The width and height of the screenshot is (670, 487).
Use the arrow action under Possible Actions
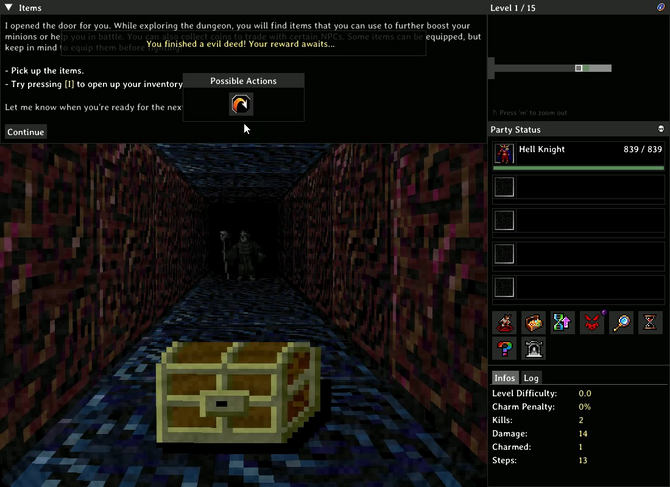pos(241,104)
